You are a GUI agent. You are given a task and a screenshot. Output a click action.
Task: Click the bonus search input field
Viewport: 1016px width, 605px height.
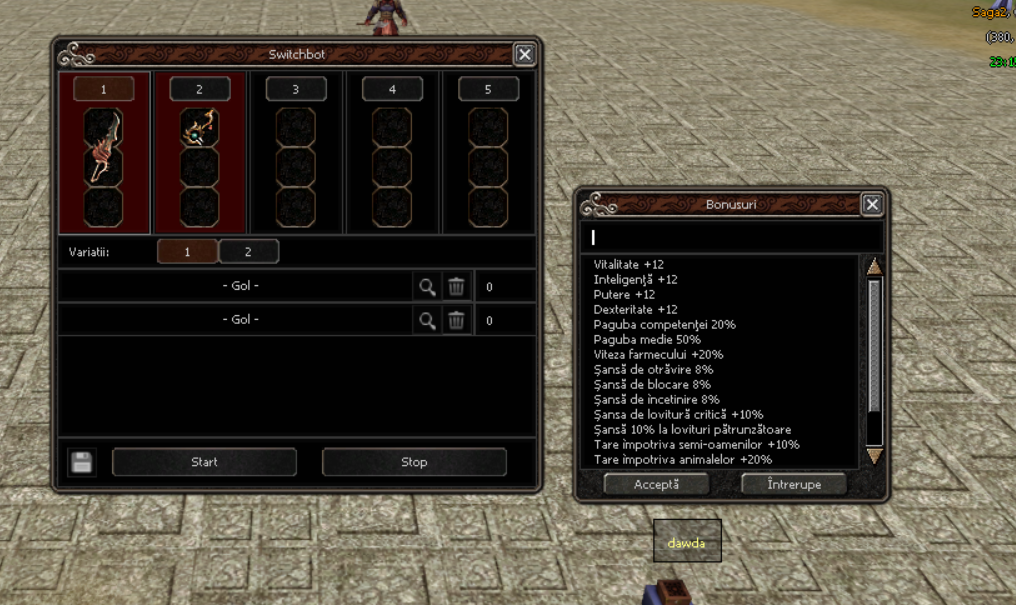pos(730,237)
